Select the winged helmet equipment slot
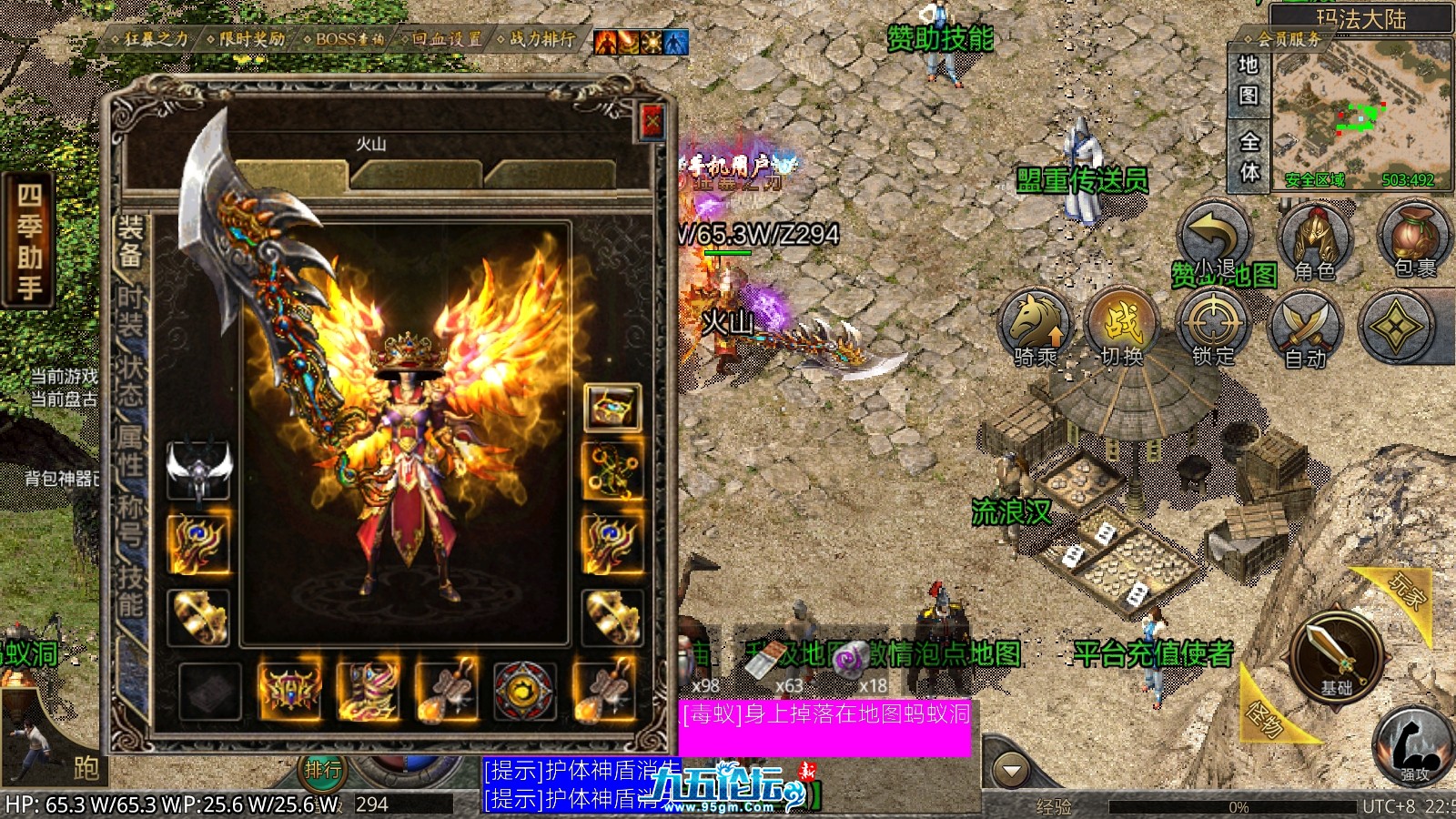The width and height of the screenshot is (1456, 819). coord(199,470)
